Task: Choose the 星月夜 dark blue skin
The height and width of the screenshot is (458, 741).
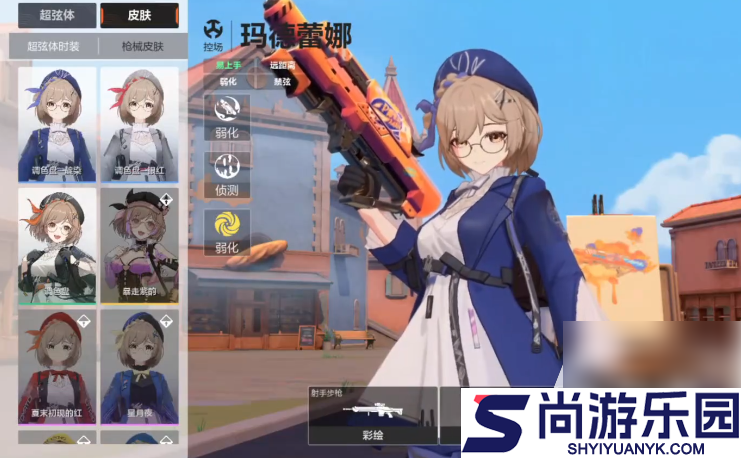Action: pos(139,365)
